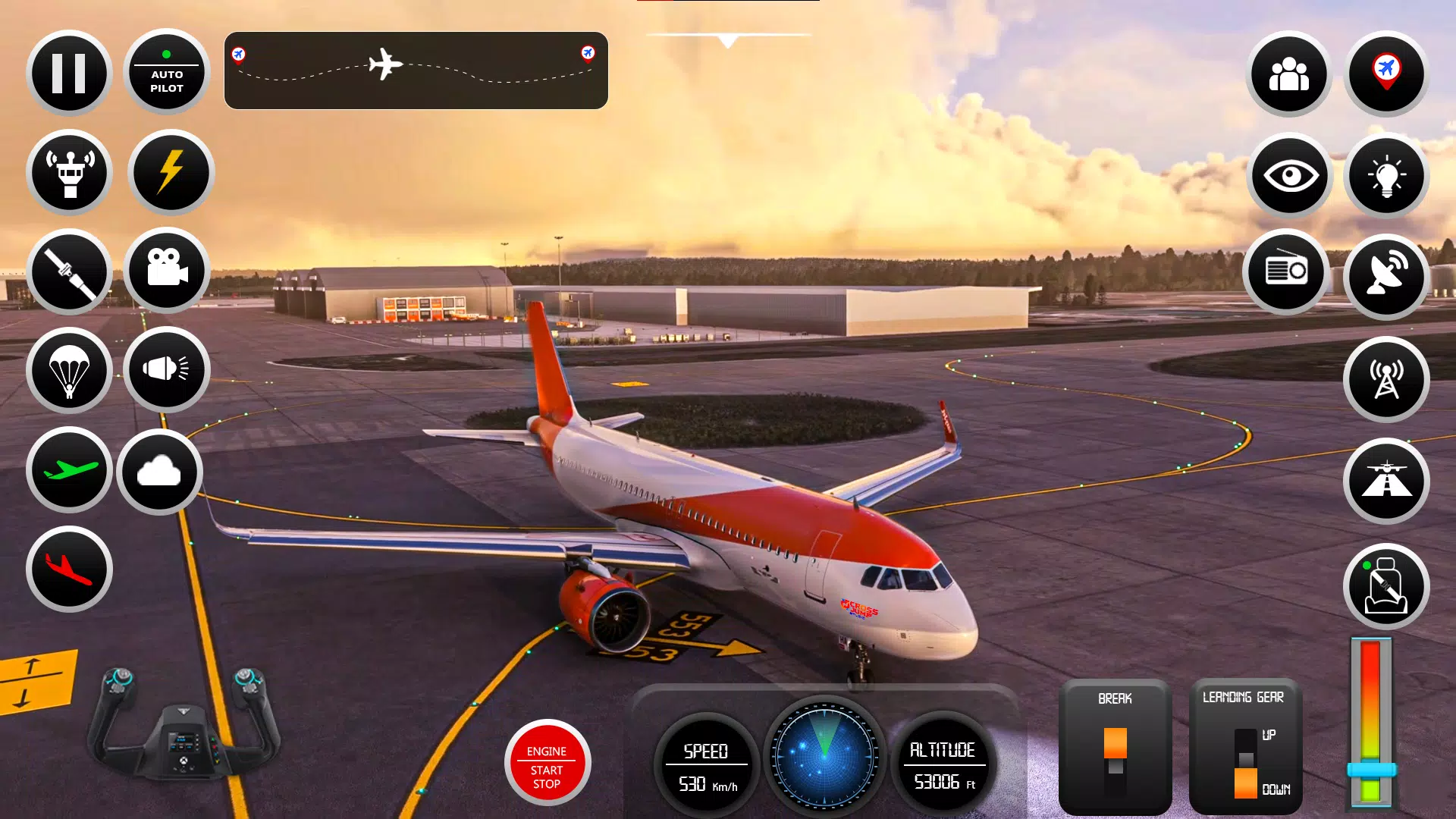Open the map location marker
Screen dimensions: 1456x819
pyautogui.click(x=1386, y=74)
